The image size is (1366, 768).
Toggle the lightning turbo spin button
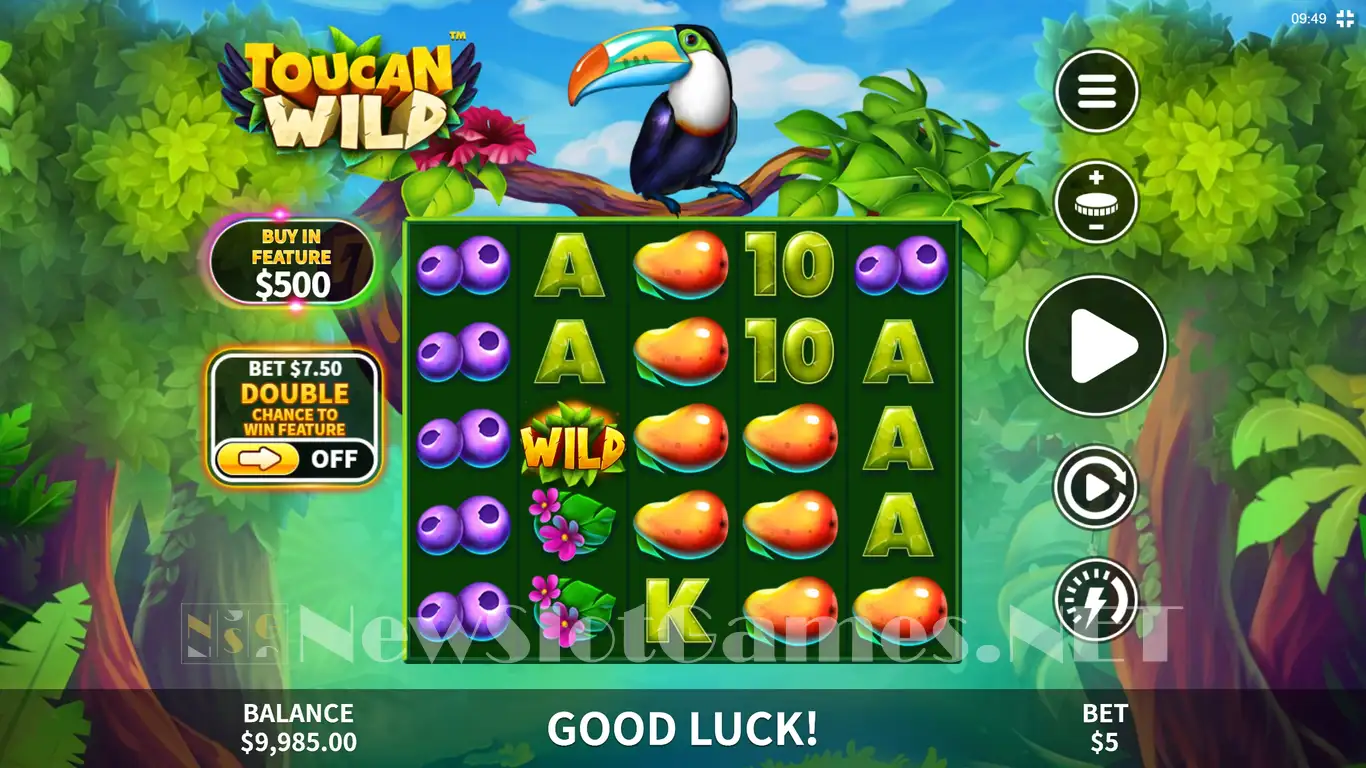click(1096, 599)
